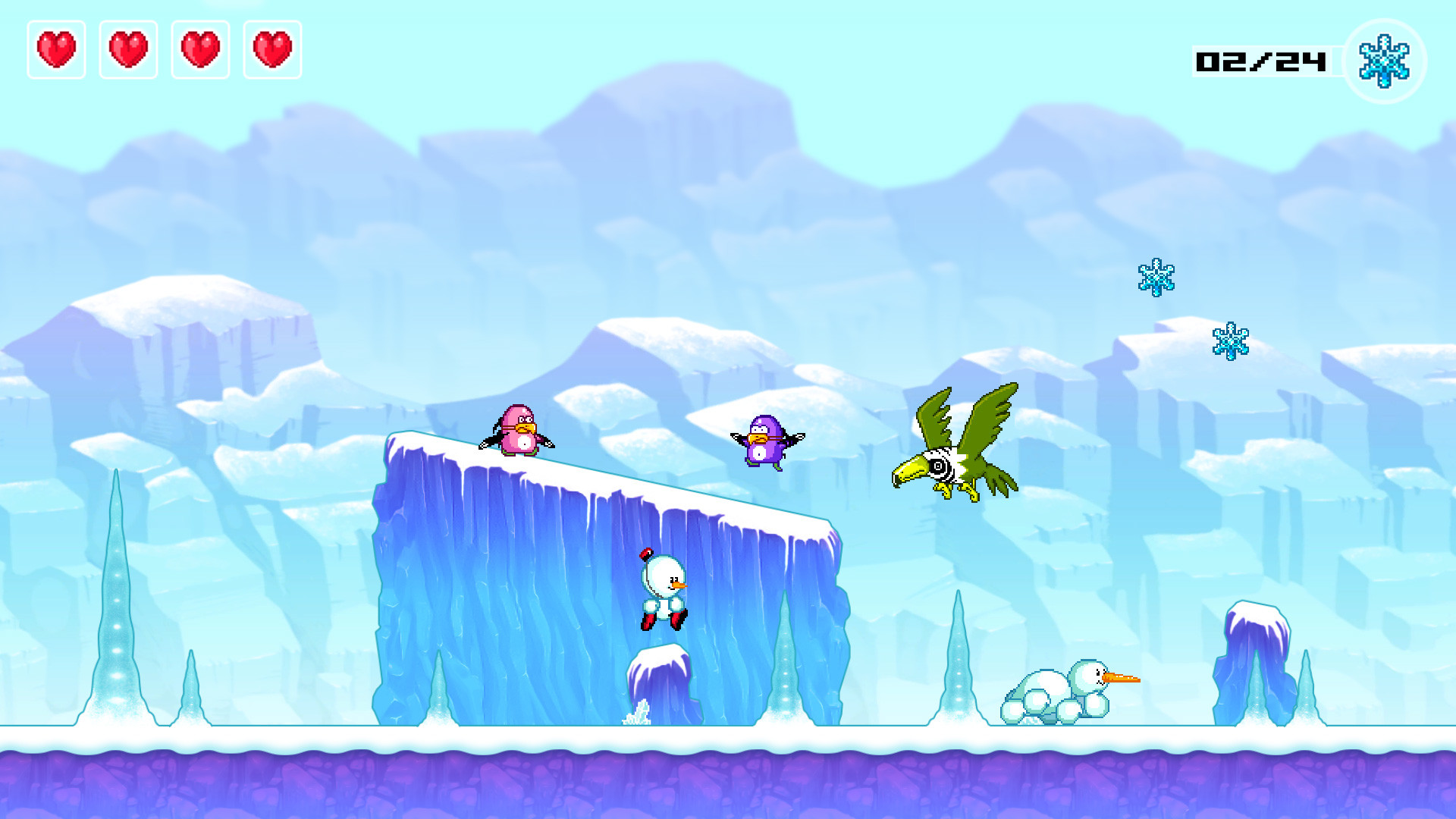Select the fourth heart icon
Screen dimensions: 1456x819
click(x=271, y=50)
